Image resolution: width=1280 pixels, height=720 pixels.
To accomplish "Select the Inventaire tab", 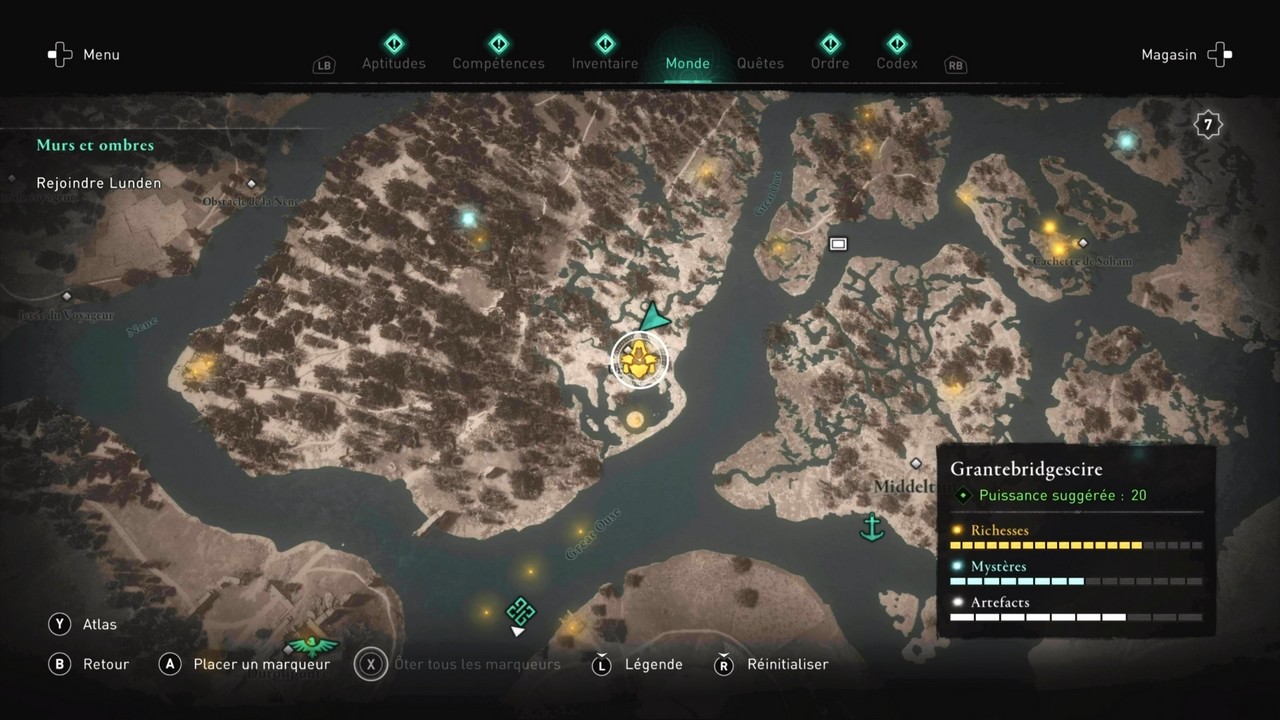I will [604, 63].
